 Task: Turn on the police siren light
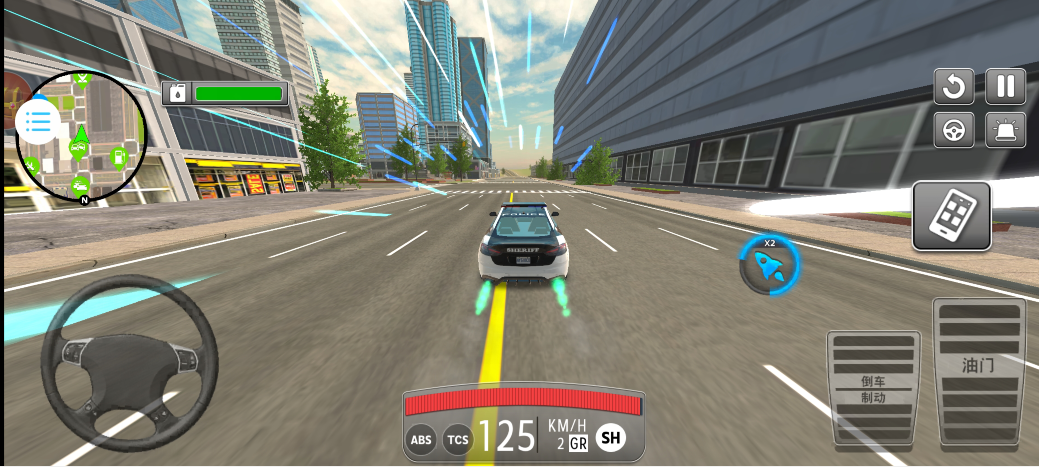(x=1005, y=130)
